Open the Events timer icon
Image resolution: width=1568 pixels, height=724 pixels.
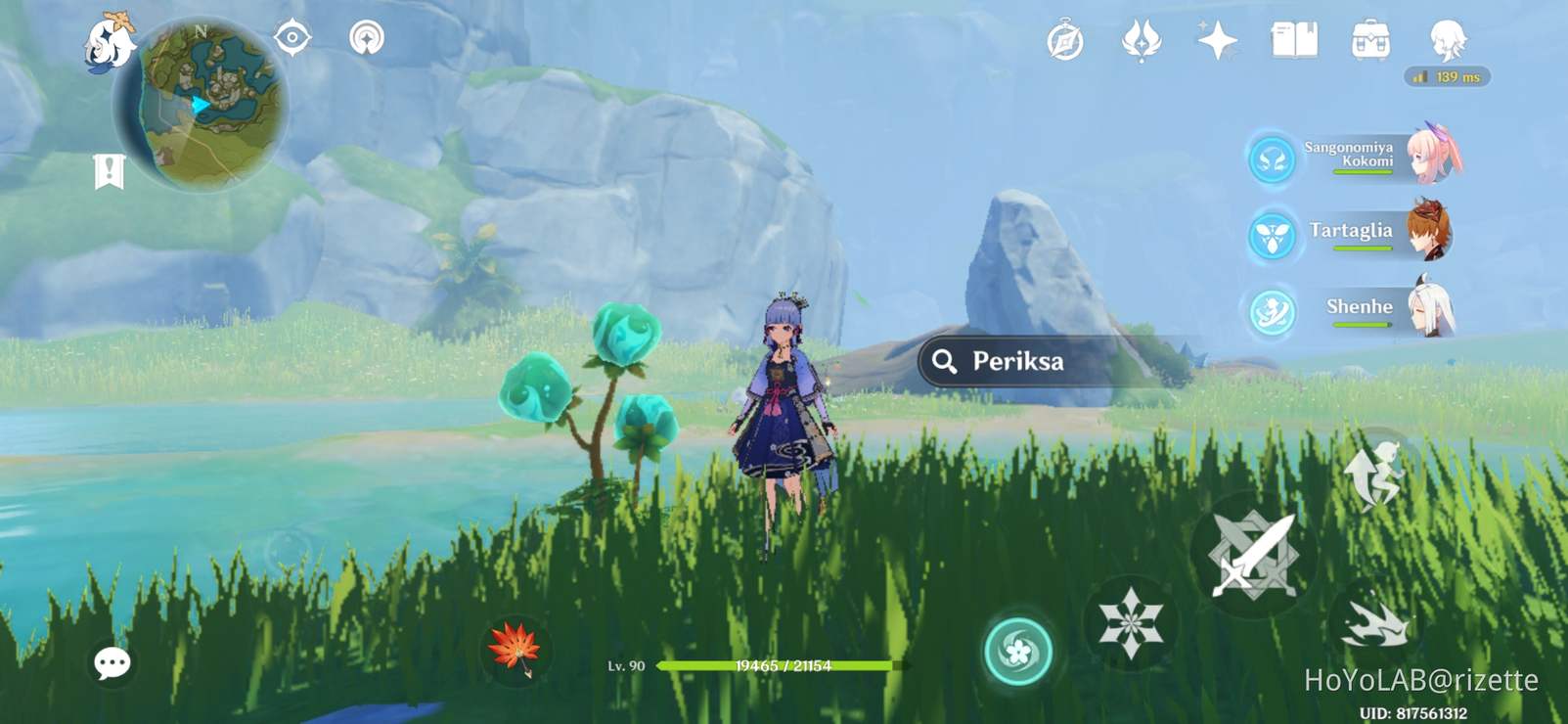point(1065,41)
